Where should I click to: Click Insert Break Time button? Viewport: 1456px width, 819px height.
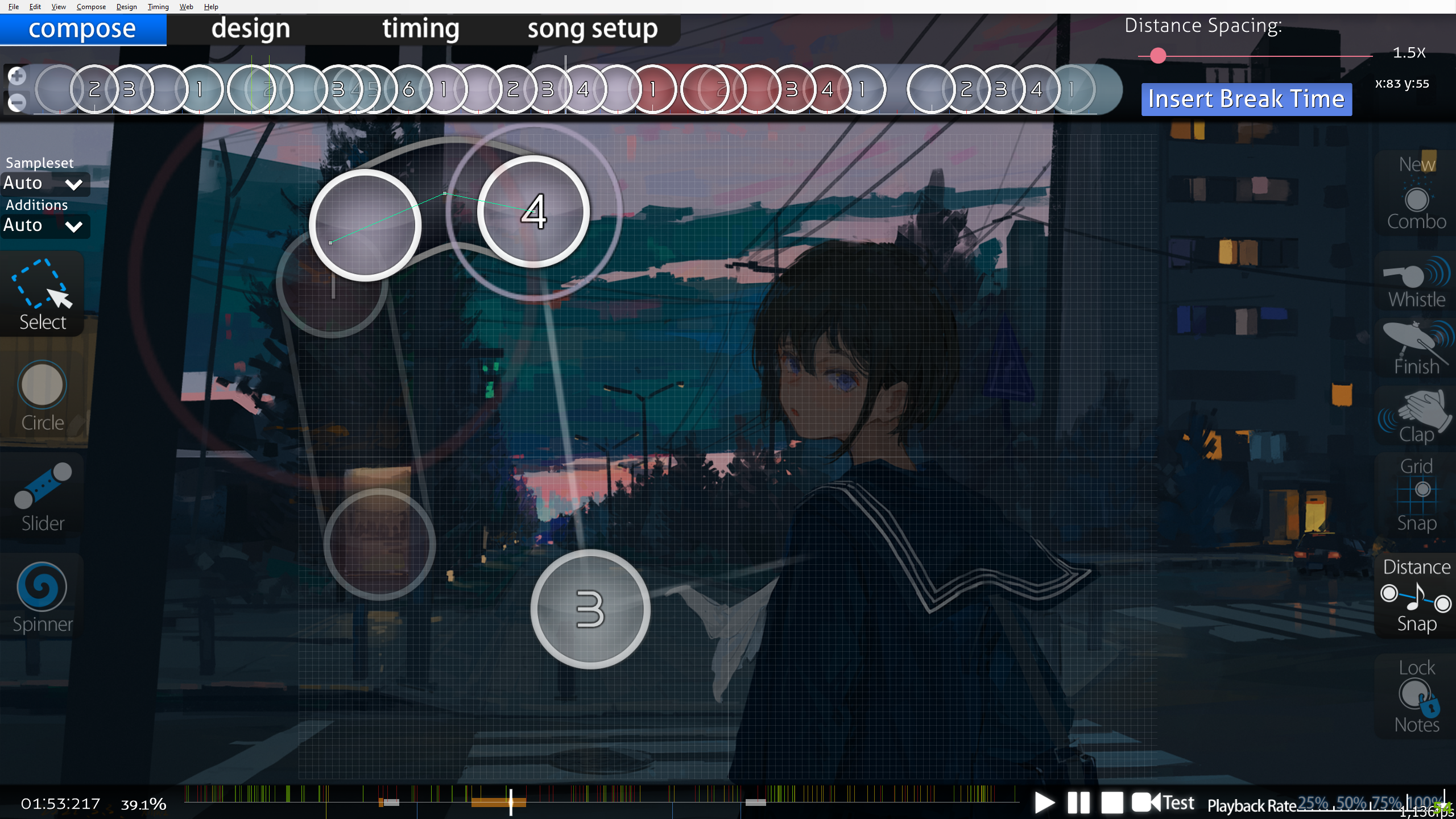click(x=1246, y=99)
